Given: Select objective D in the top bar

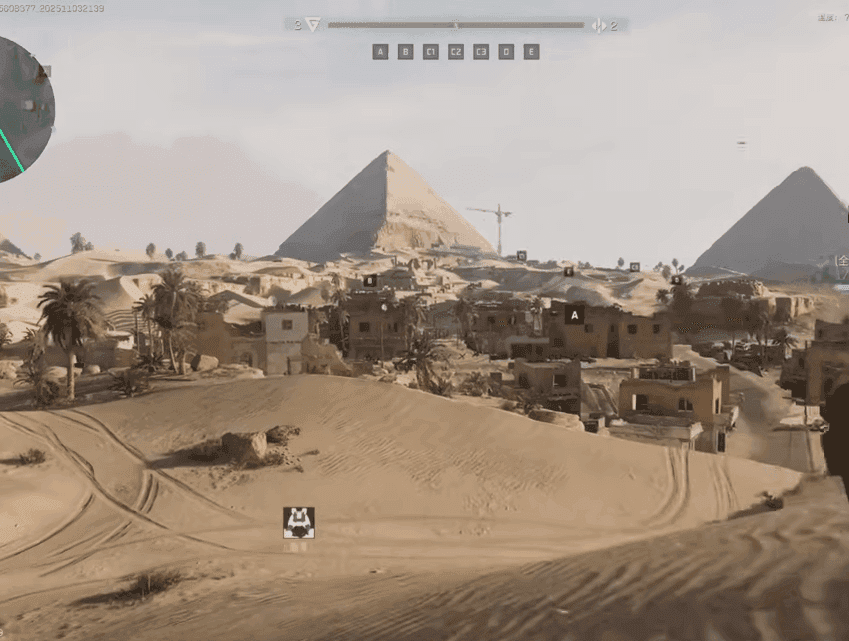Looking at the screenshot, I should point(506,52).
